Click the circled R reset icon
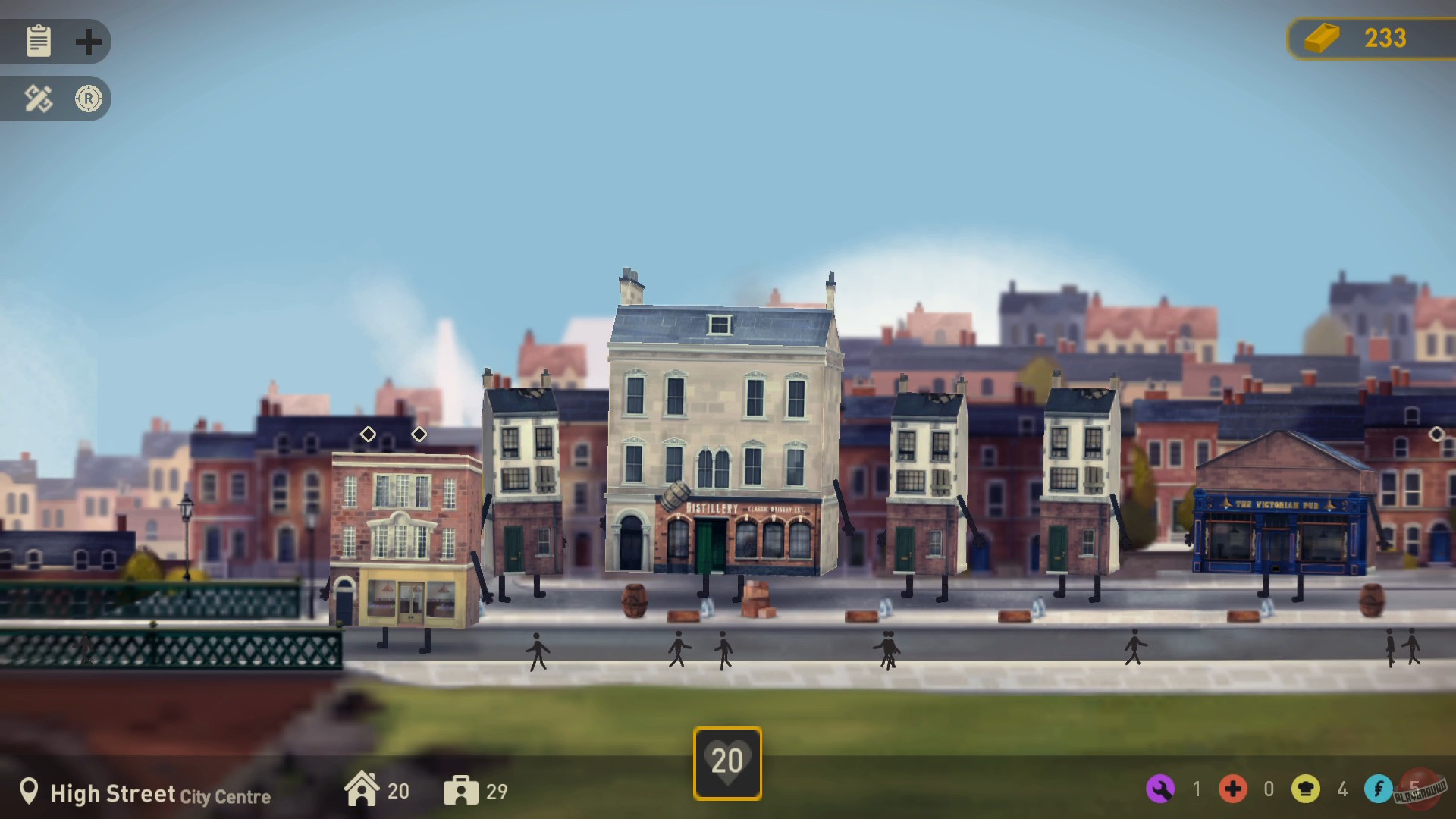1456x819 pixels. (x=89, y=99)
